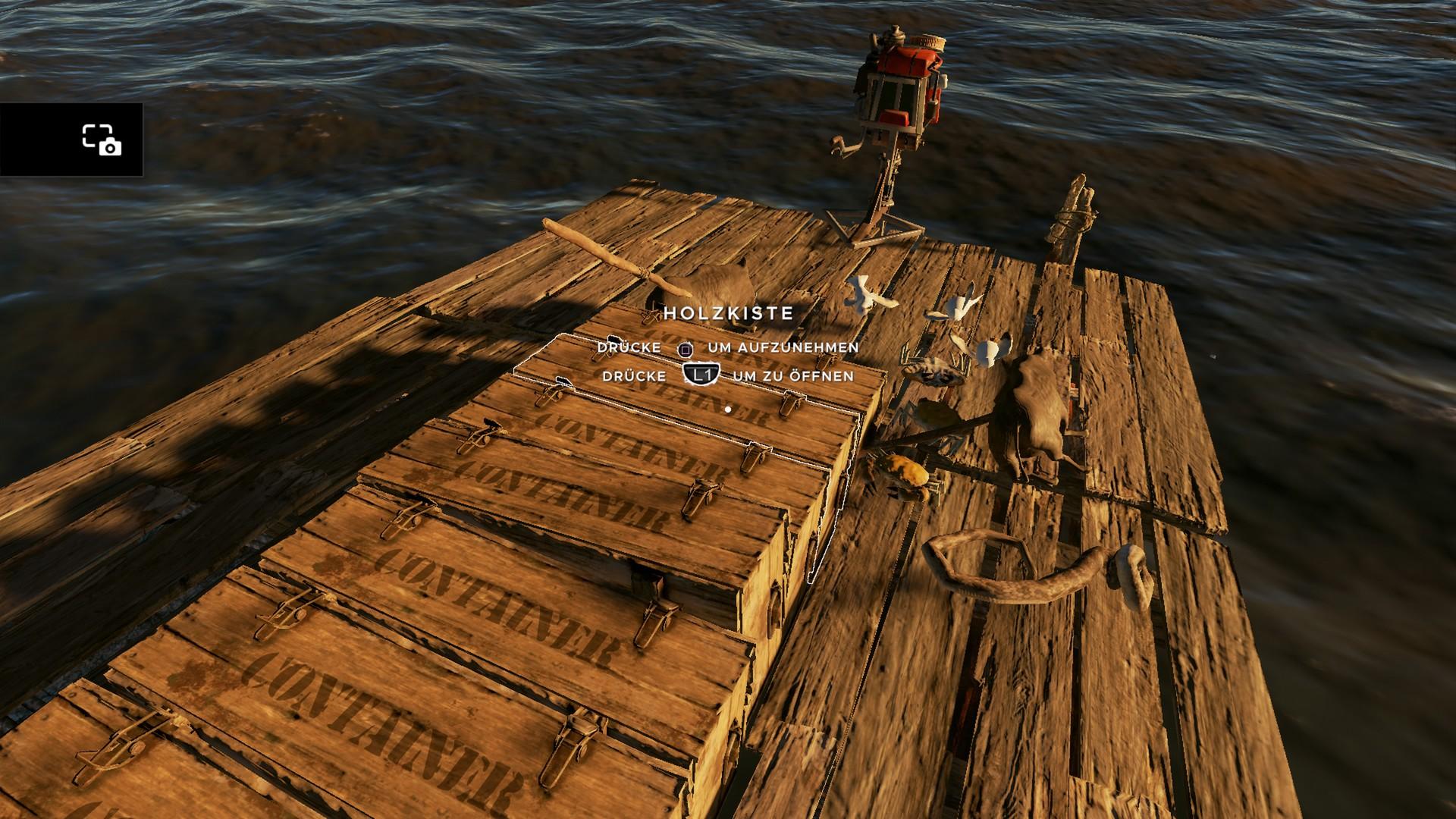Click the screenshot capture notification icon
Viewport: 1456px width, 819px height.
[102, 140]
